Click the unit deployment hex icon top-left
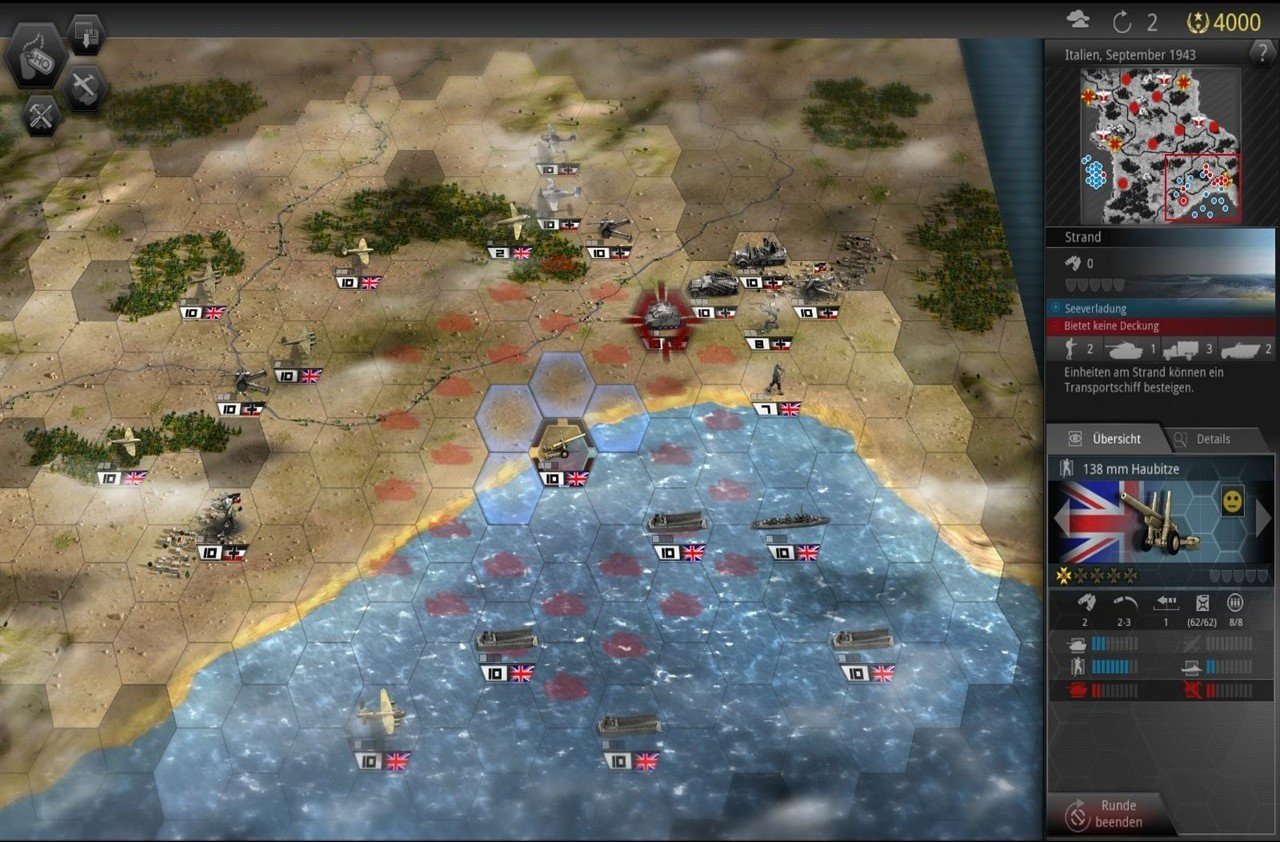 [86, 35]
